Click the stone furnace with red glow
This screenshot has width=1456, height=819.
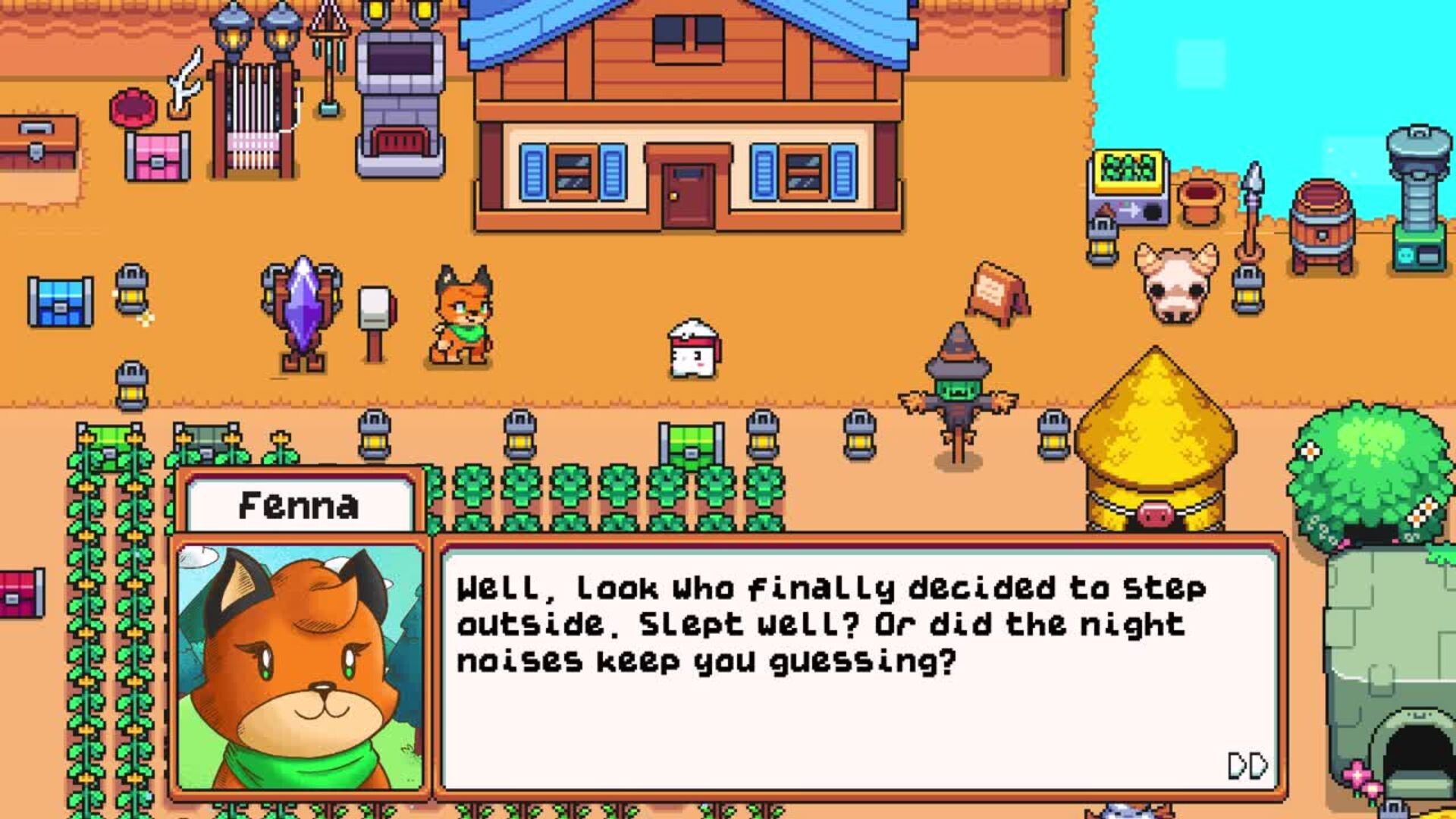click(x=398, y=91)
